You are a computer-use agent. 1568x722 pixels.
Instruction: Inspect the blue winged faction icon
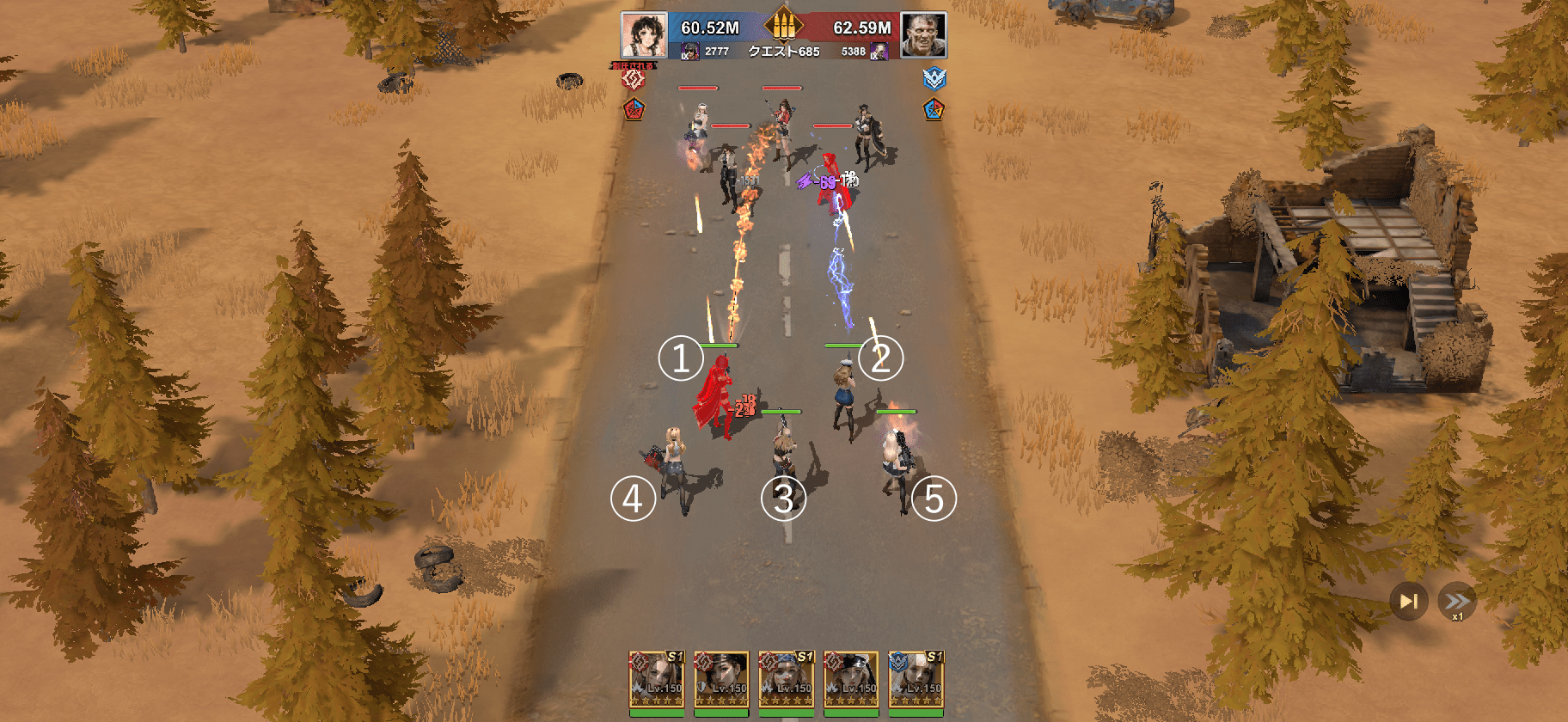pos(934,79)
